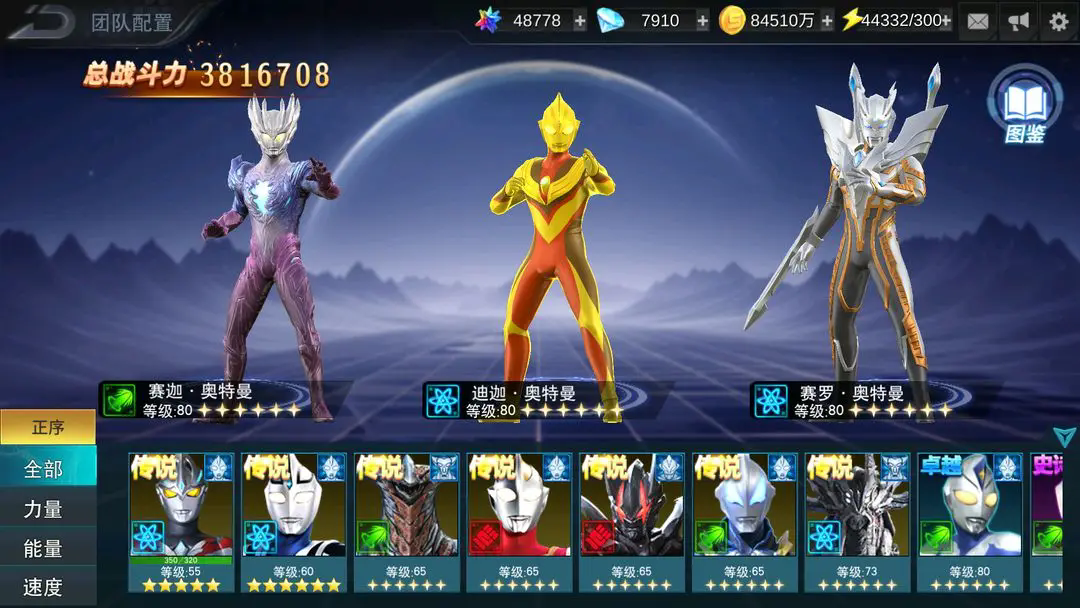1080x608 pixels.
Task: Toggle the 正序 sort order button
Action: click(48, 427)
